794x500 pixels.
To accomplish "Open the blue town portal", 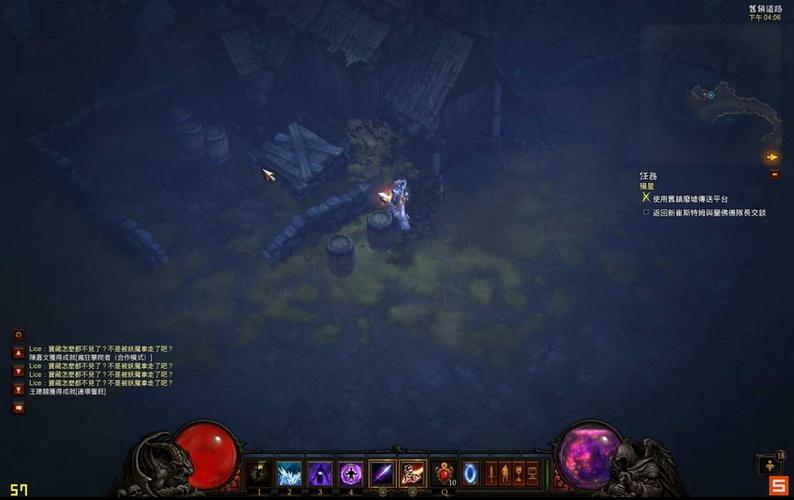I will coord(471,473).
